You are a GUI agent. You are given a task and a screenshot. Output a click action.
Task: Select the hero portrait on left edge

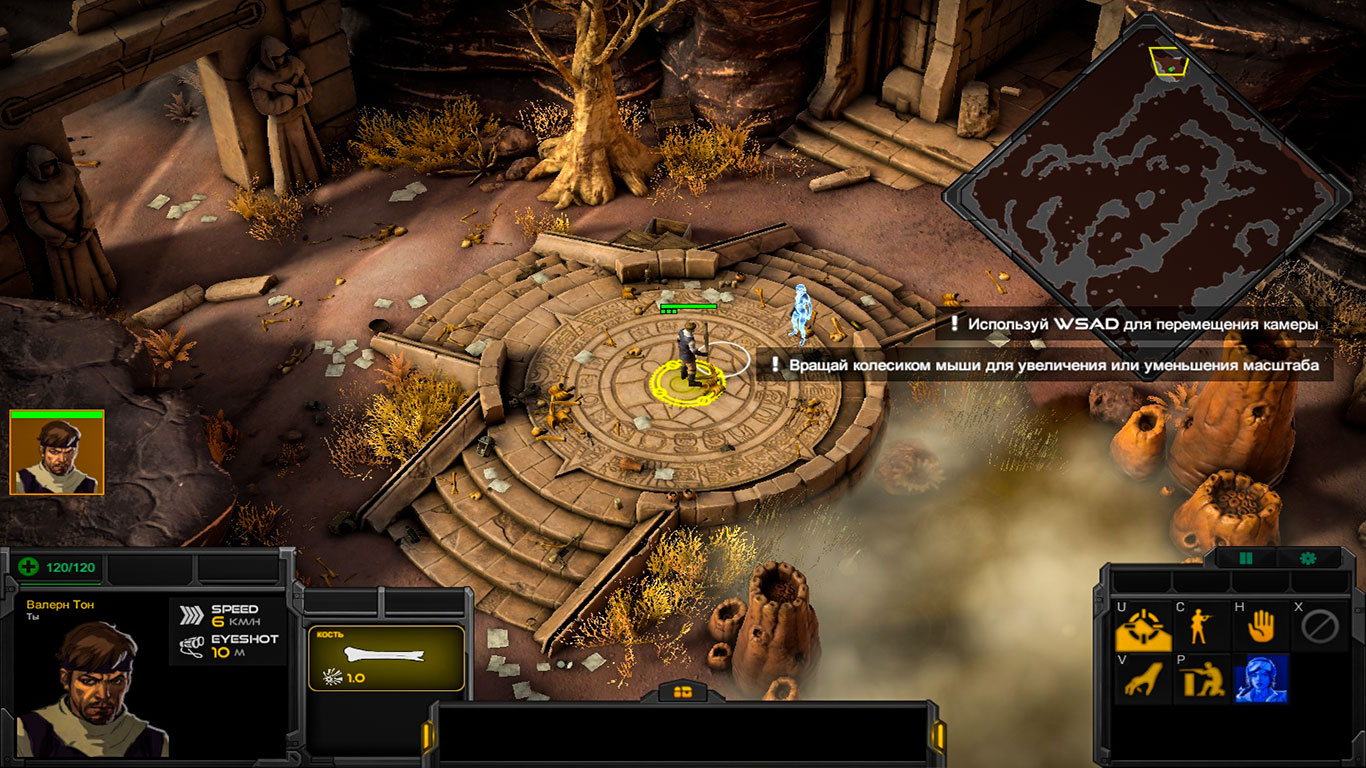pos(56,455)
